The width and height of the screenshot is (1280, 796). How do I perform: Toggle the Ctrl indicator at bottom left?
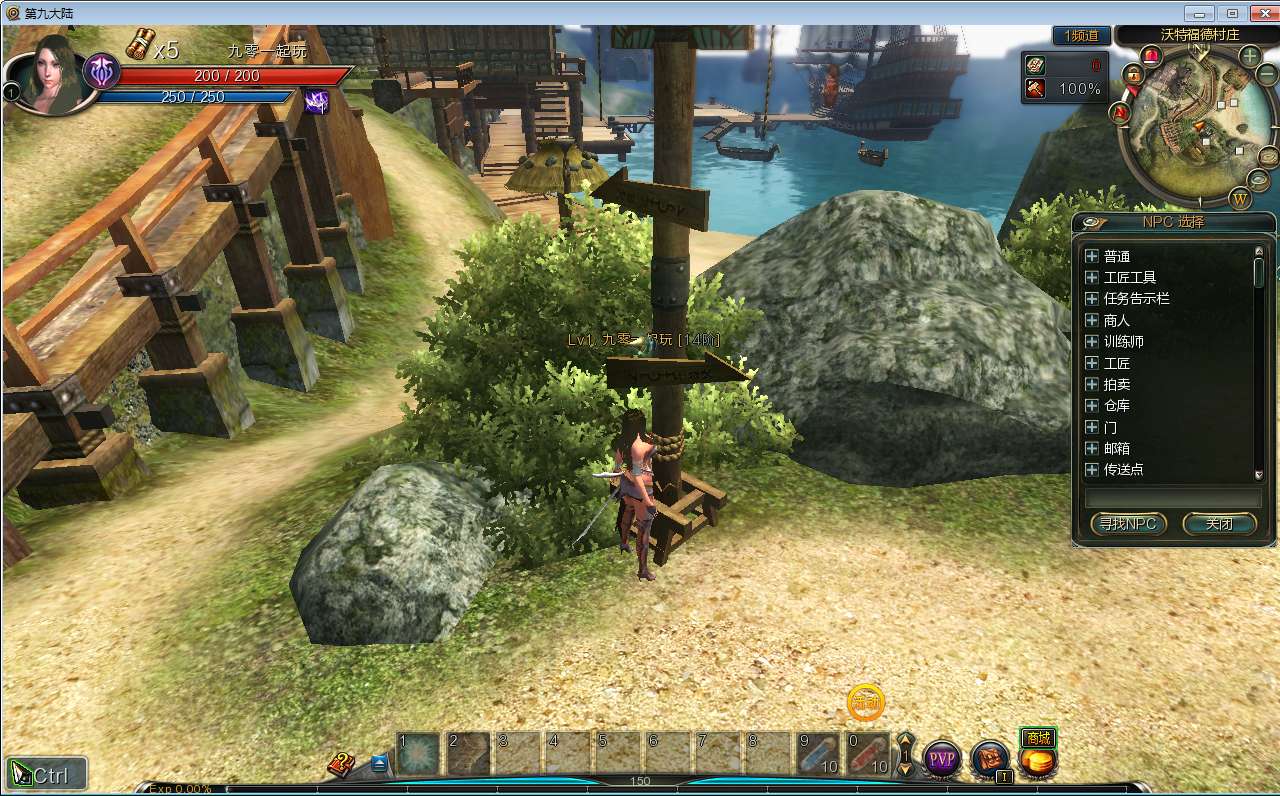[45, 773]
